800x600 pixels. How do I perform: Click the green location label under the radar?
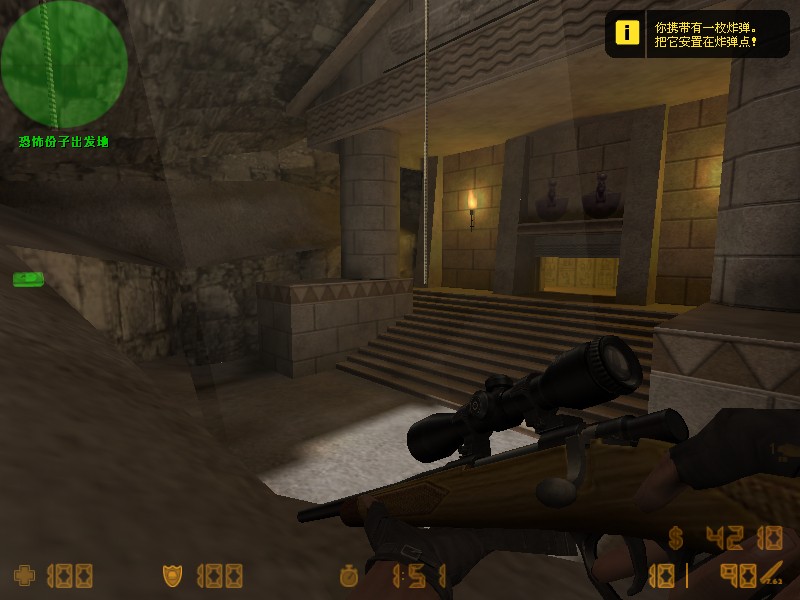[63, 142]
